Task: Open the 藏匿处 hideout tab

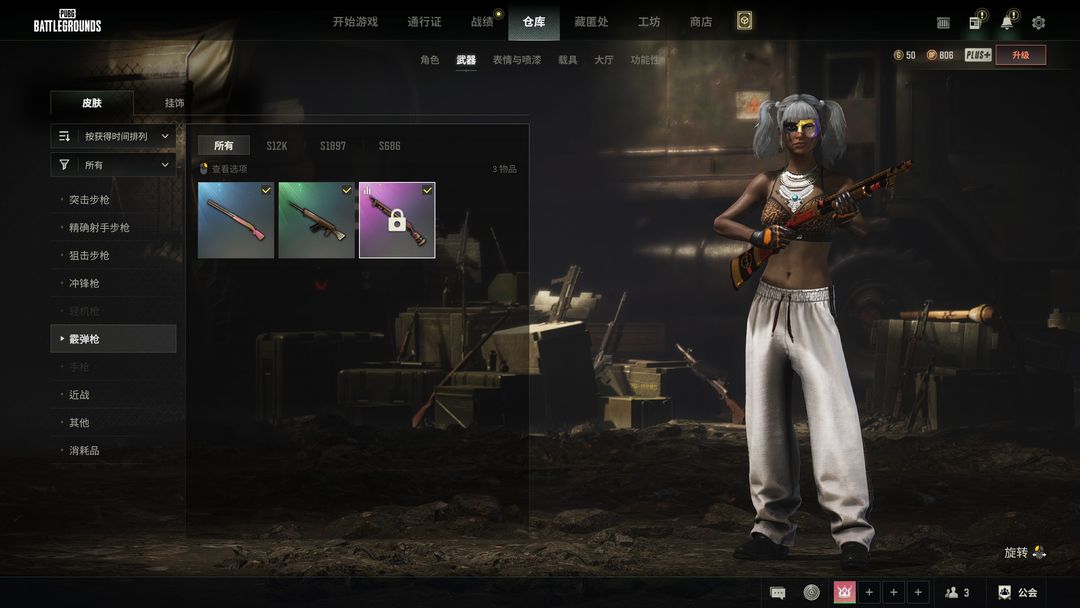Action: coord(590,22)
